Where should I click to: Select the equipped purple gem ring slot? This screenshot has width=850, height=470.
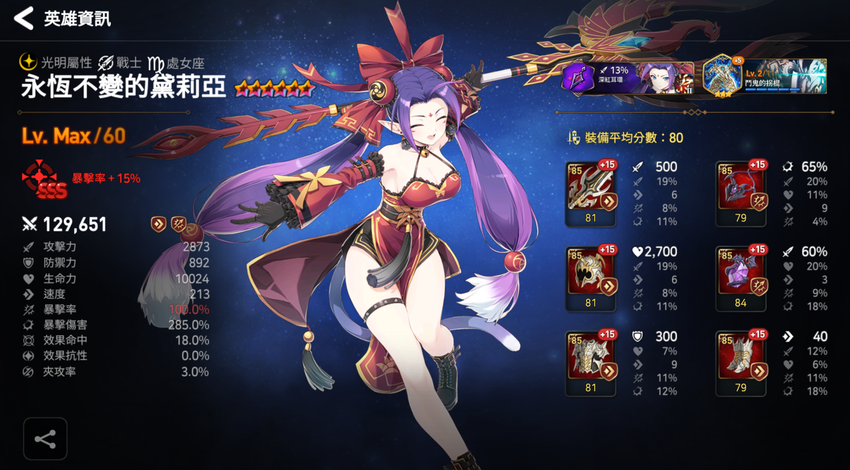pos(740,272)
